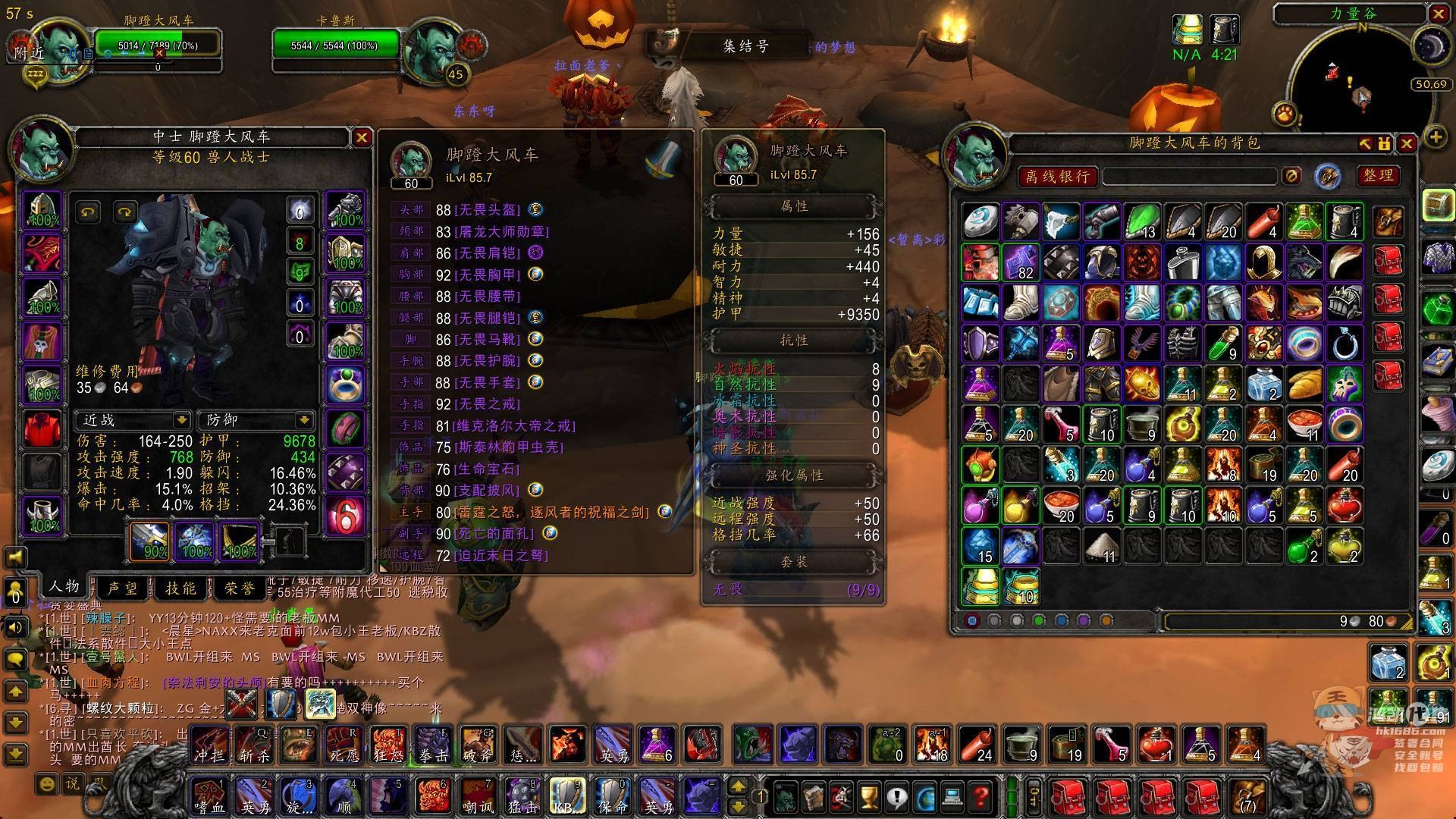Close the character info panel
The width and height of the screenshot is (1456, 819).
point(361,137)
